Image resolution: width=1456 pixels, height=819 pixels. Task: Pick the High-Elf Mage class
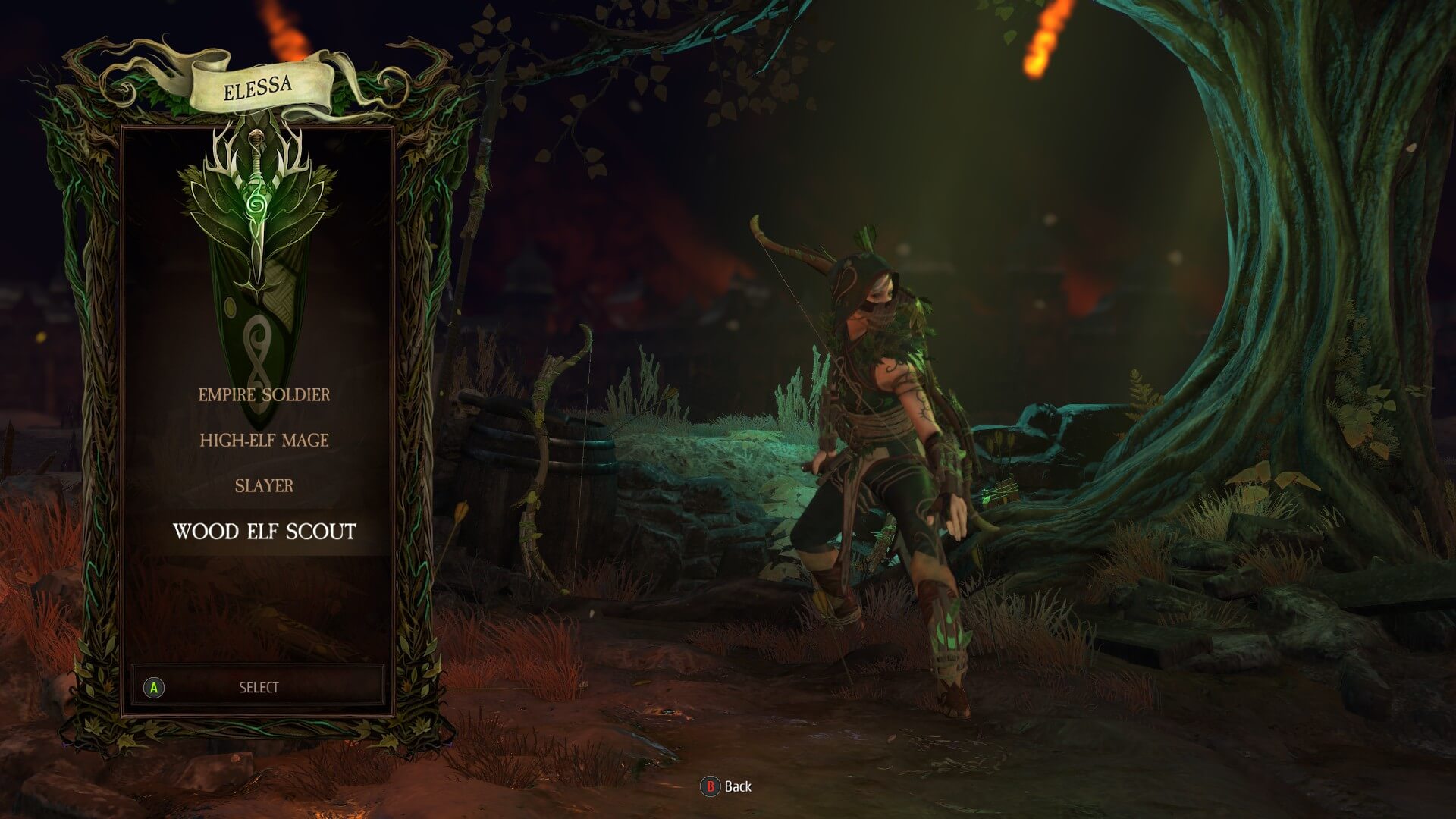tap(264, 441)
